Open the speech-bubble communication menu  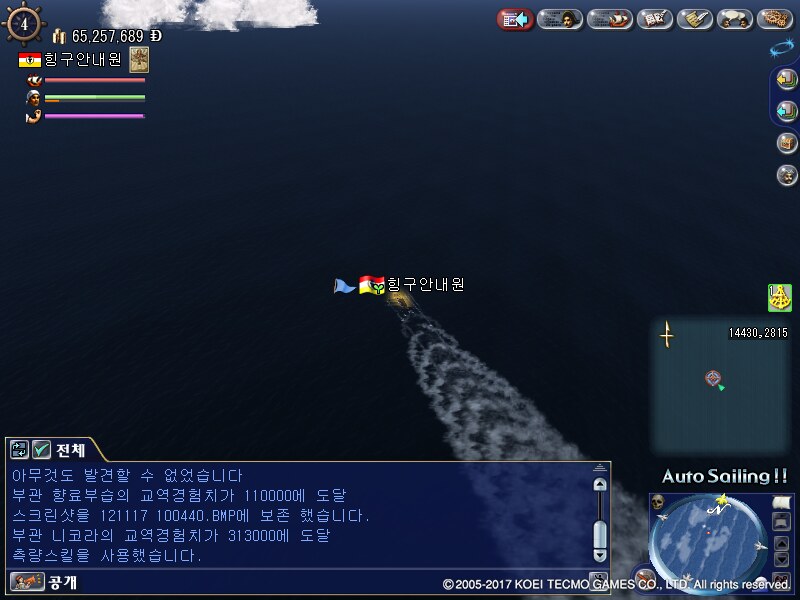735,19
